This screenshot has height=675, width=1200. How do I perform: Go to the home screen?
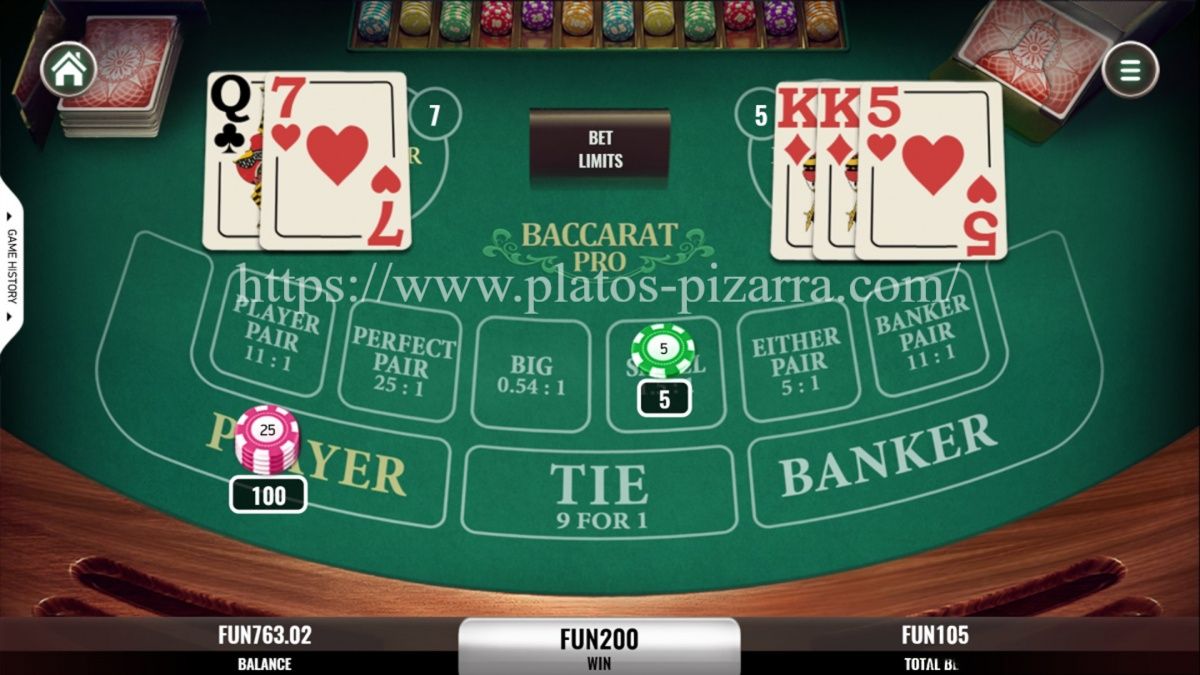pos(68,69)
